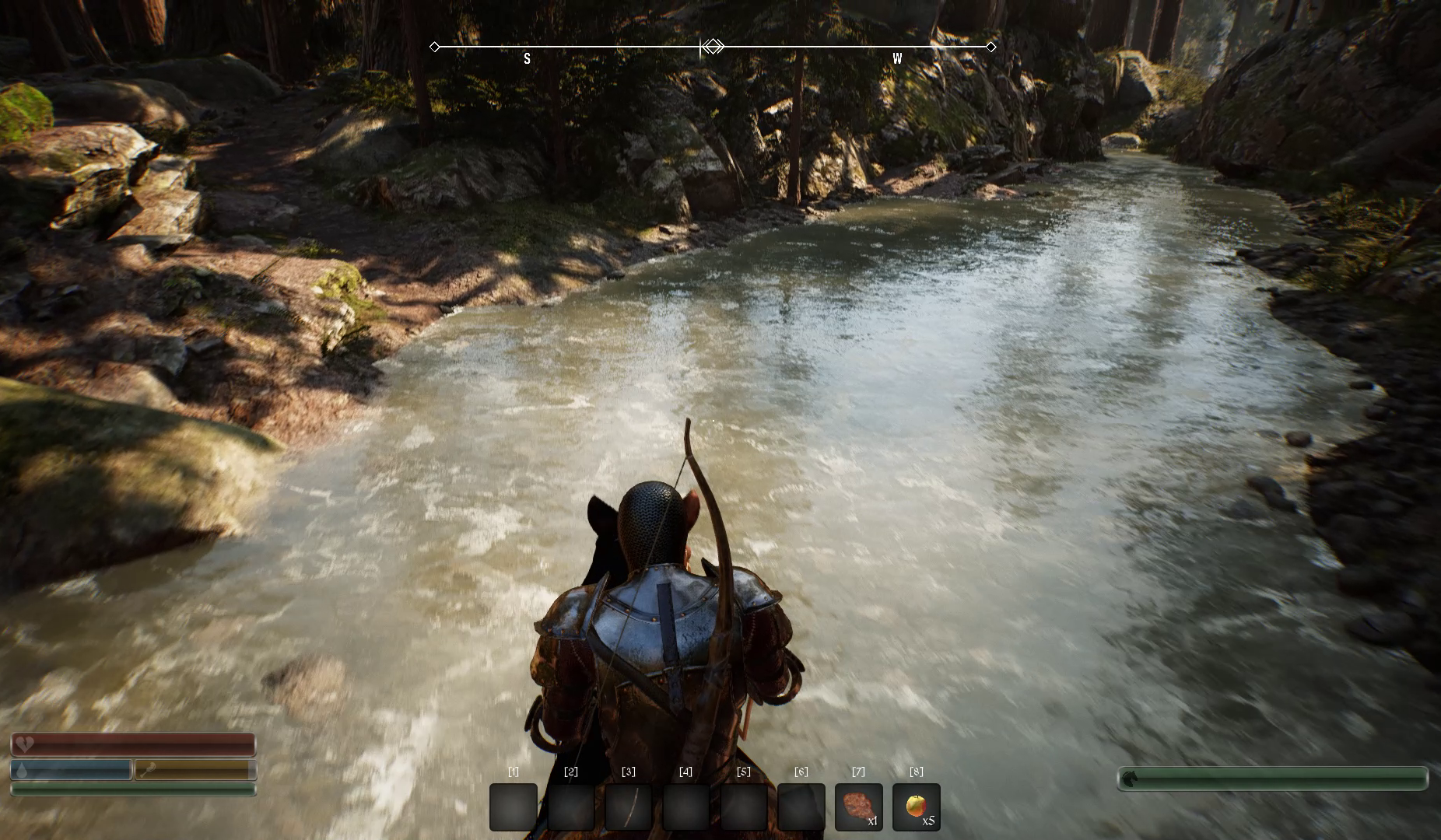Viewport: 1441px width, 840px height.
Task: Select the apple stack in hotbar slot 8
Action: click(917, 807)
